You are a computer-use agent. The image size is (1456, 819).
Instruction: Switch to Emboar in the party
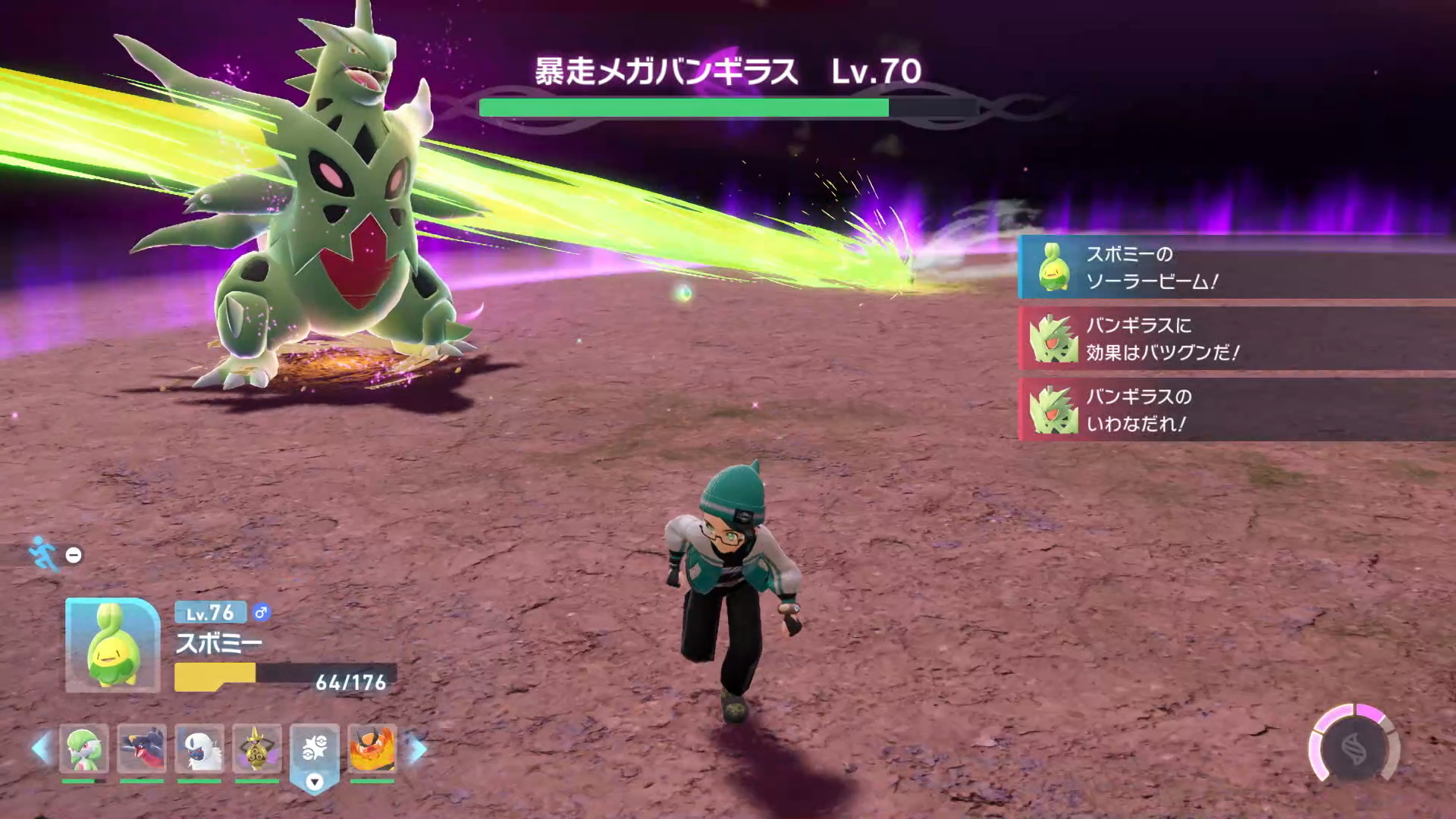(372, 748)
